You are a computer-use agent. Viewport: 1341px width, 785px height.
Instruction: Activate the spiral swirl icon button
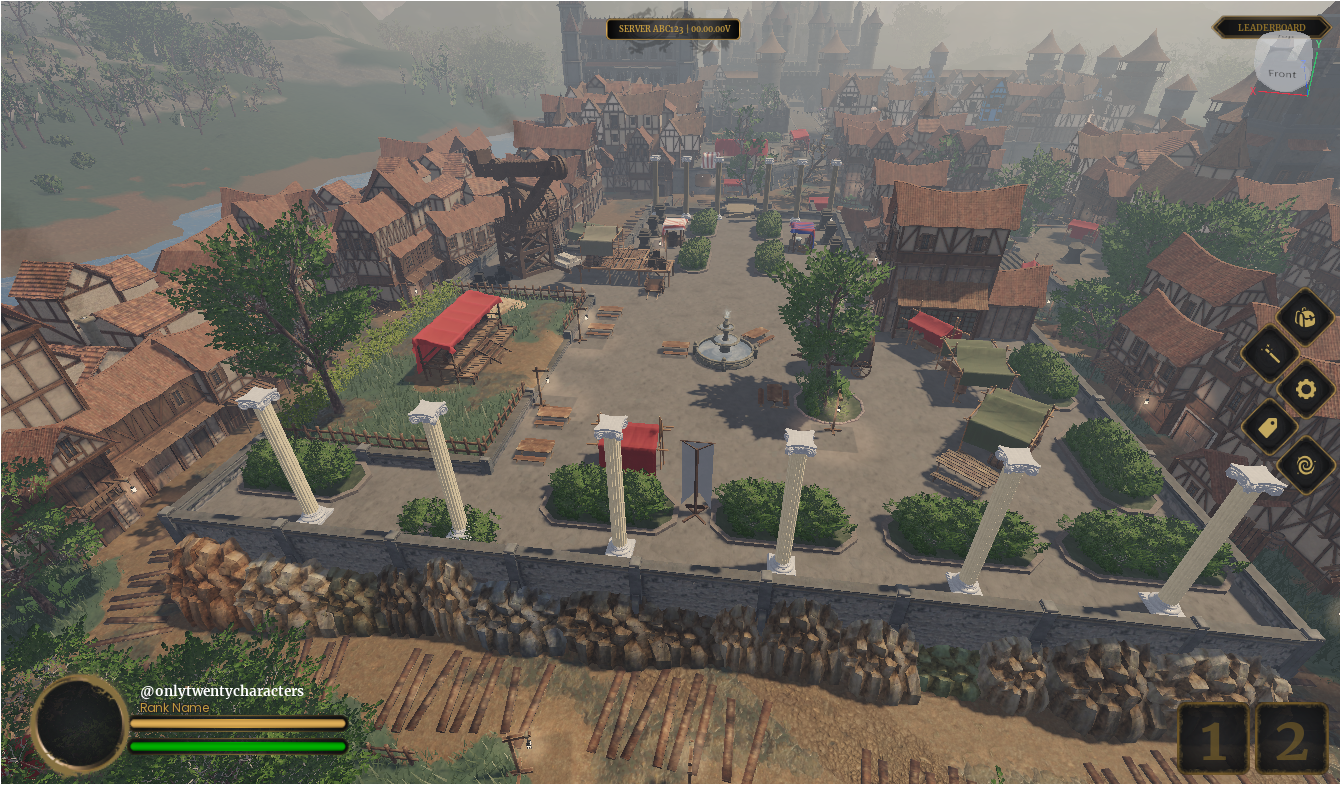1305,464
